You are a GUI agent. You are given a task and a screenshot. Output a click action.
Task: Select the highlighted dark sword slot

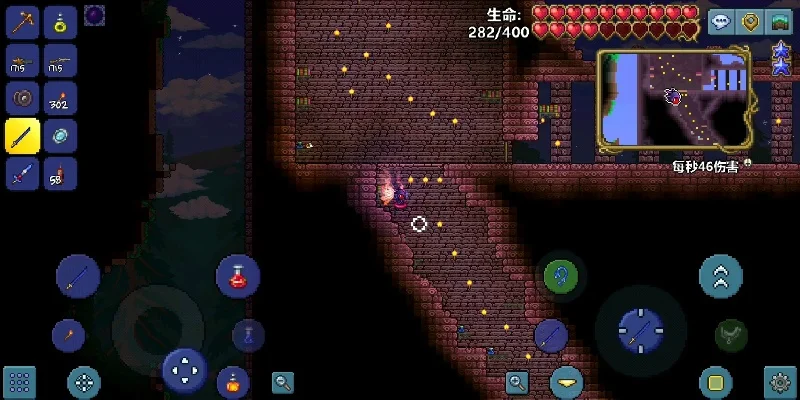pos(22,135)
